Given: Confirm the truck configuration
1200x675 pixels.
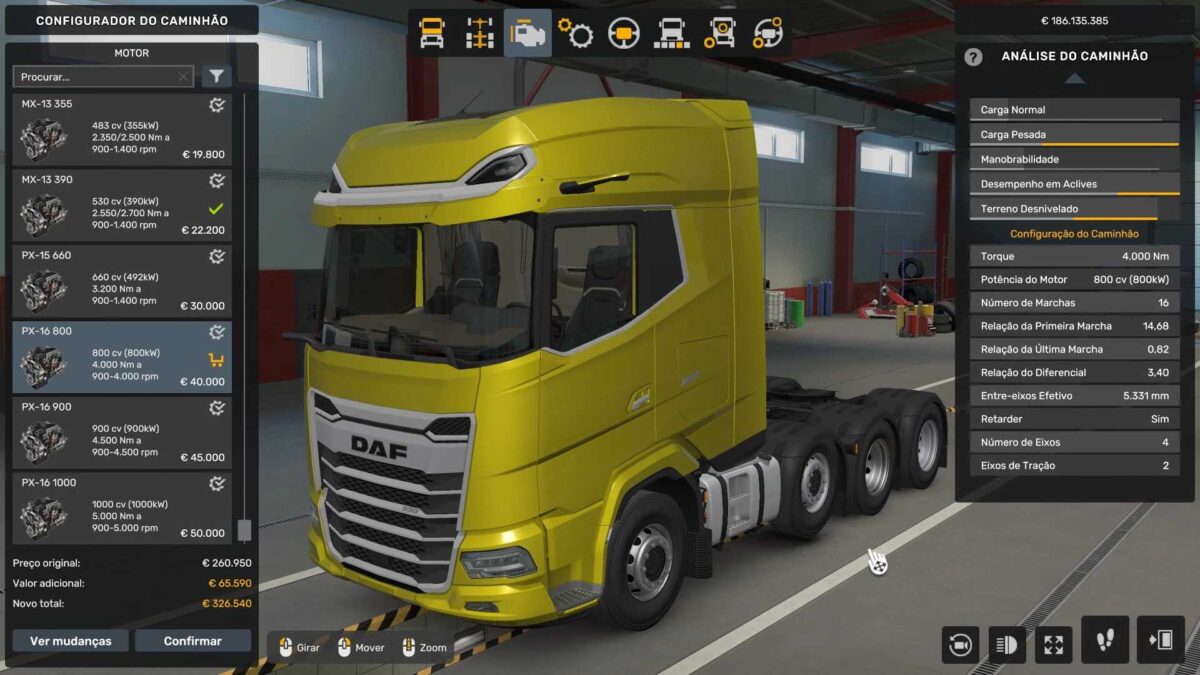Looking at the screenshot, I should 193,641.
